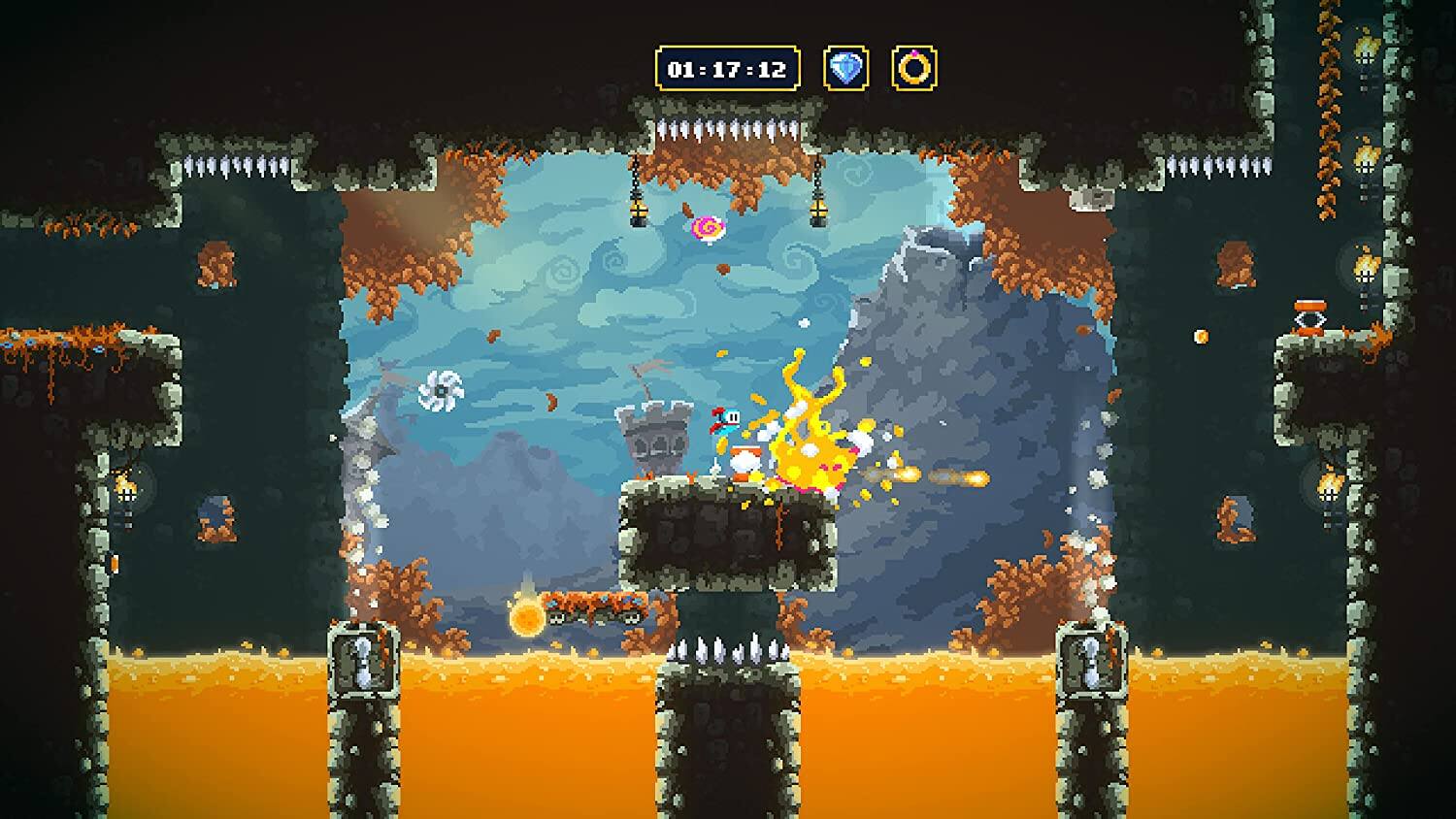Click the pink swirl lollipop collectible

pos(708,227)
